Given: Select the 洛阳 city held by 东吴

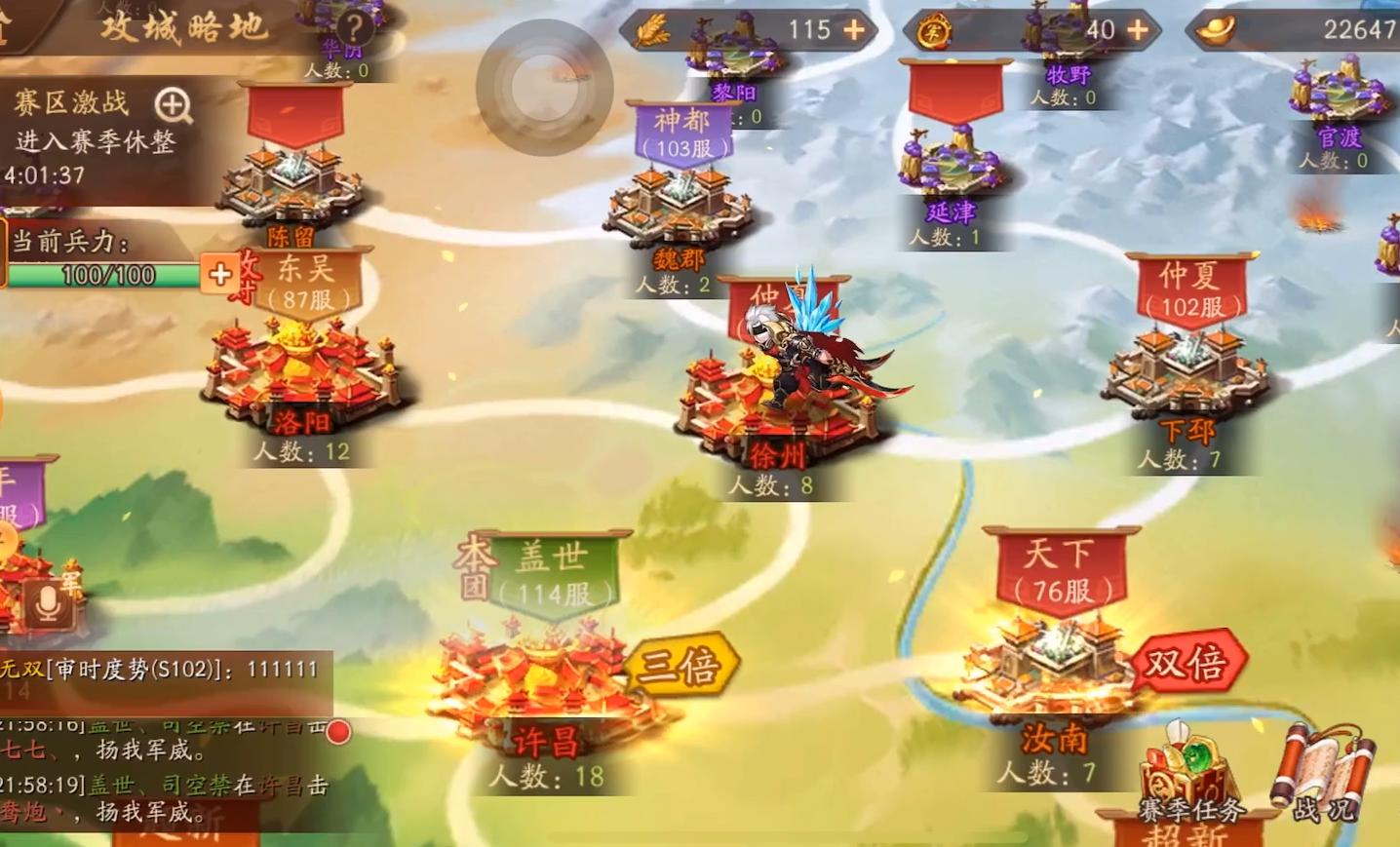Looking at the screenshot, I should tap(302, 375).
